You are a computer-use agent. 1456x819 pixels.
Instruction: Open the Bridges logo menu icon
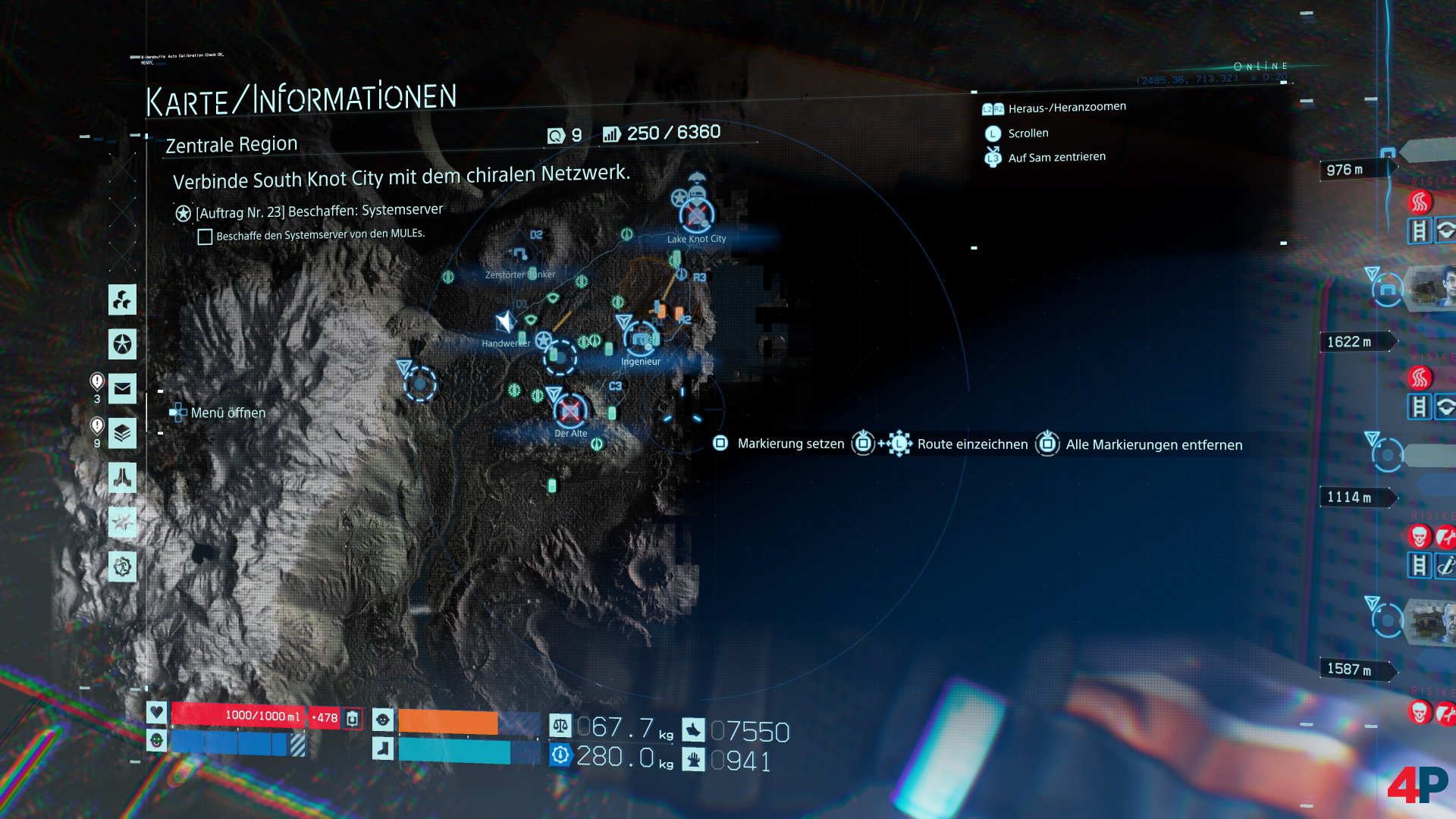(x=122, y=300)
